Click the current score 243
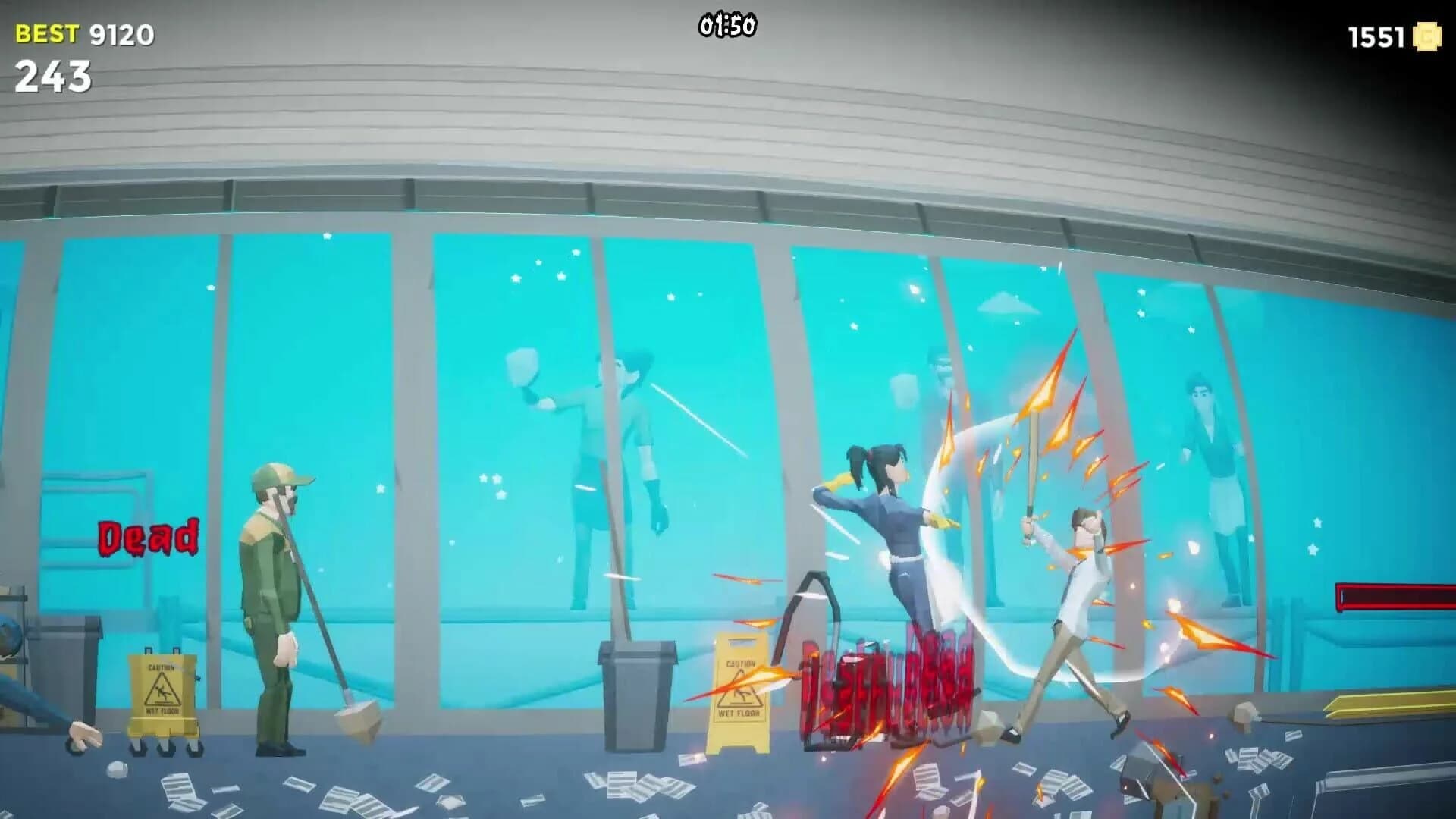The image size is (1456, 819). pyautogui.click(x=53, y=76)
